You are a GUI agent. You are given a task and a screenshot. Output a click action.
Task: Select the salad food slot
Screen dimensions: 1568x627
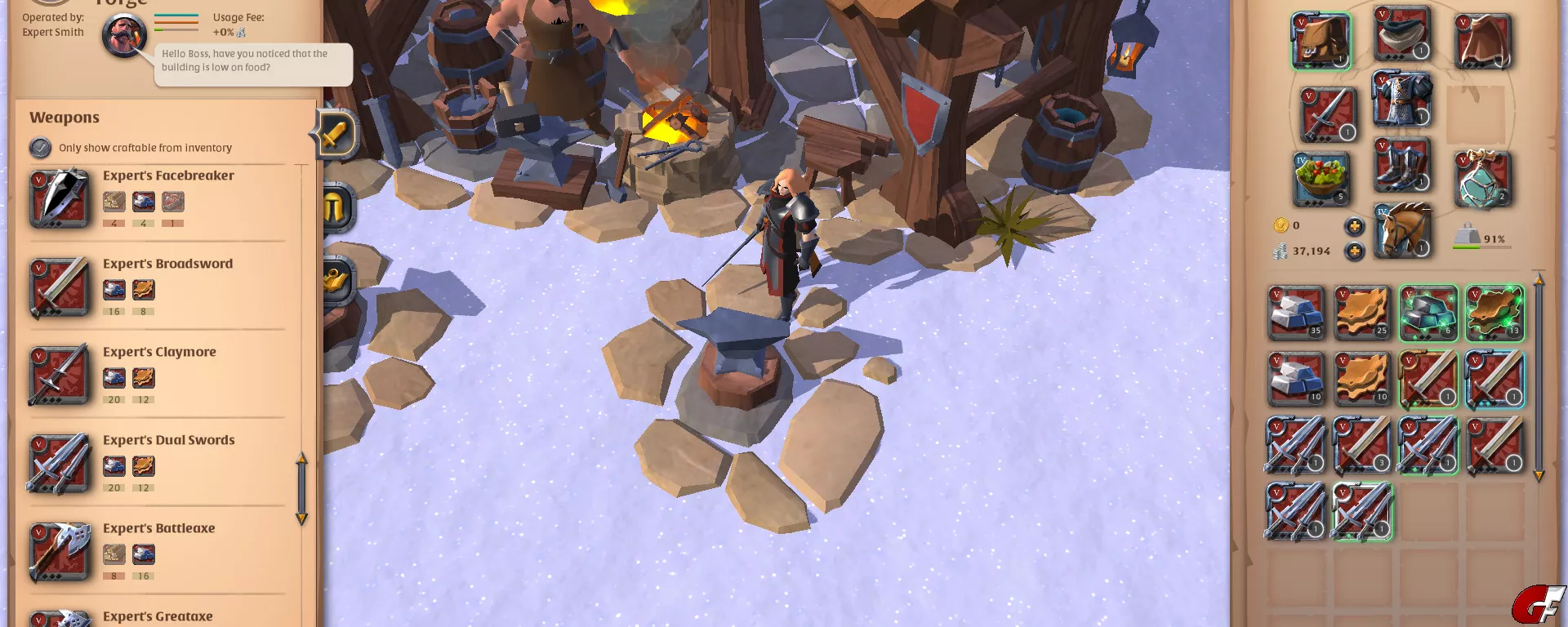tap(1321, 178)
